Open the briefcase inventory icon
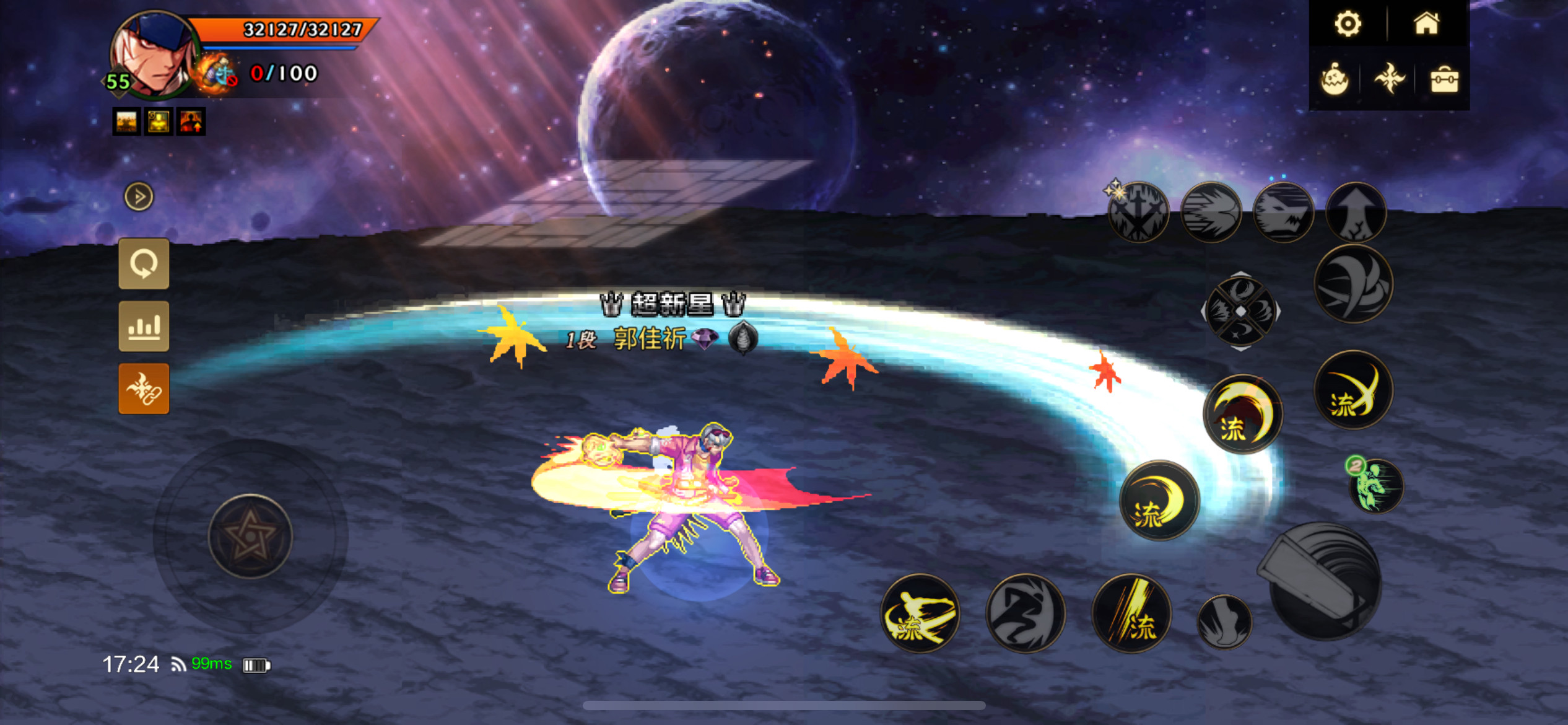 click(1444, 80)
